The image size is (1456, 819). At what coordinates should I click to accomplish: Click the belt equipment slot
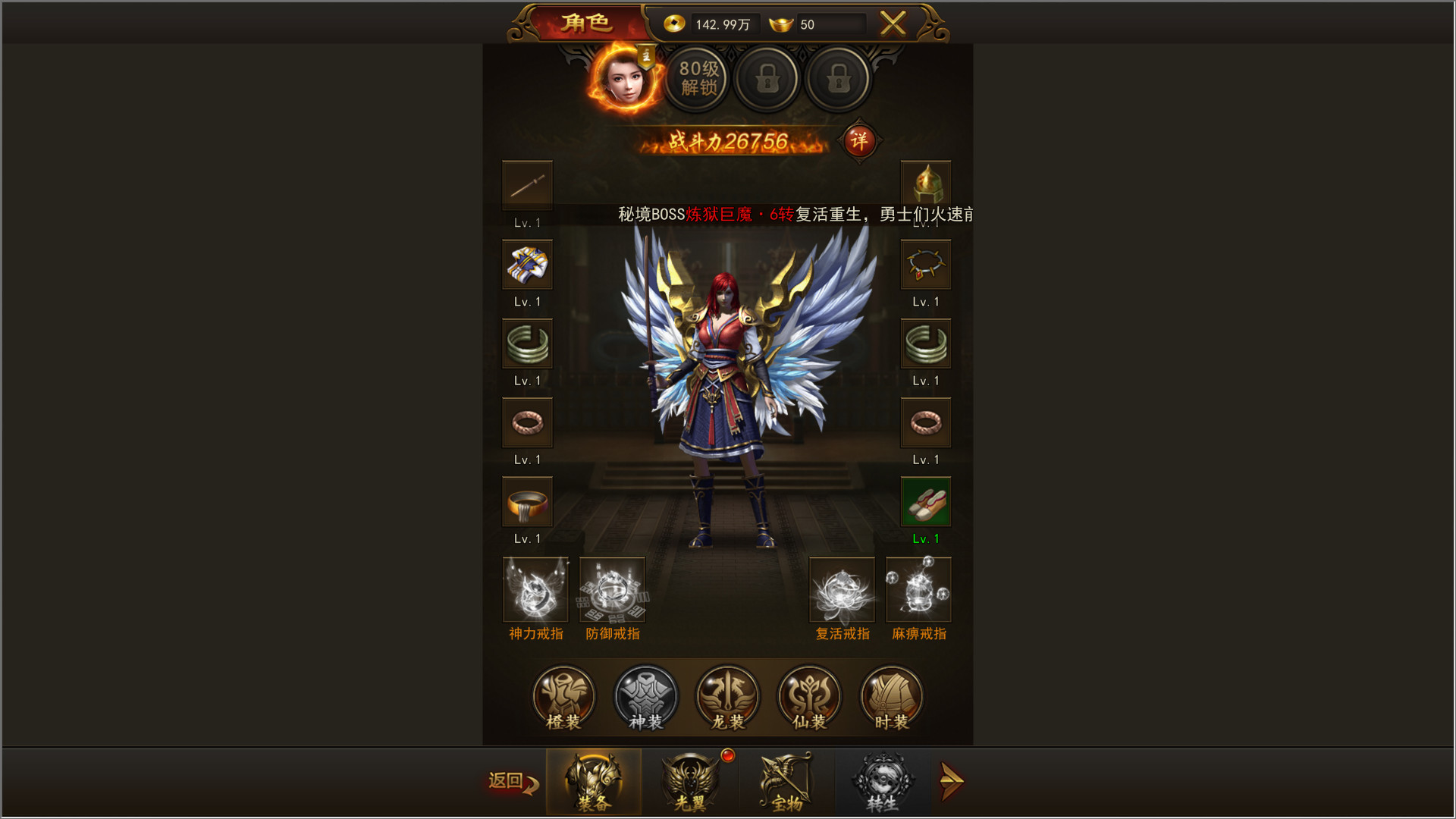[x=528, y=501]
